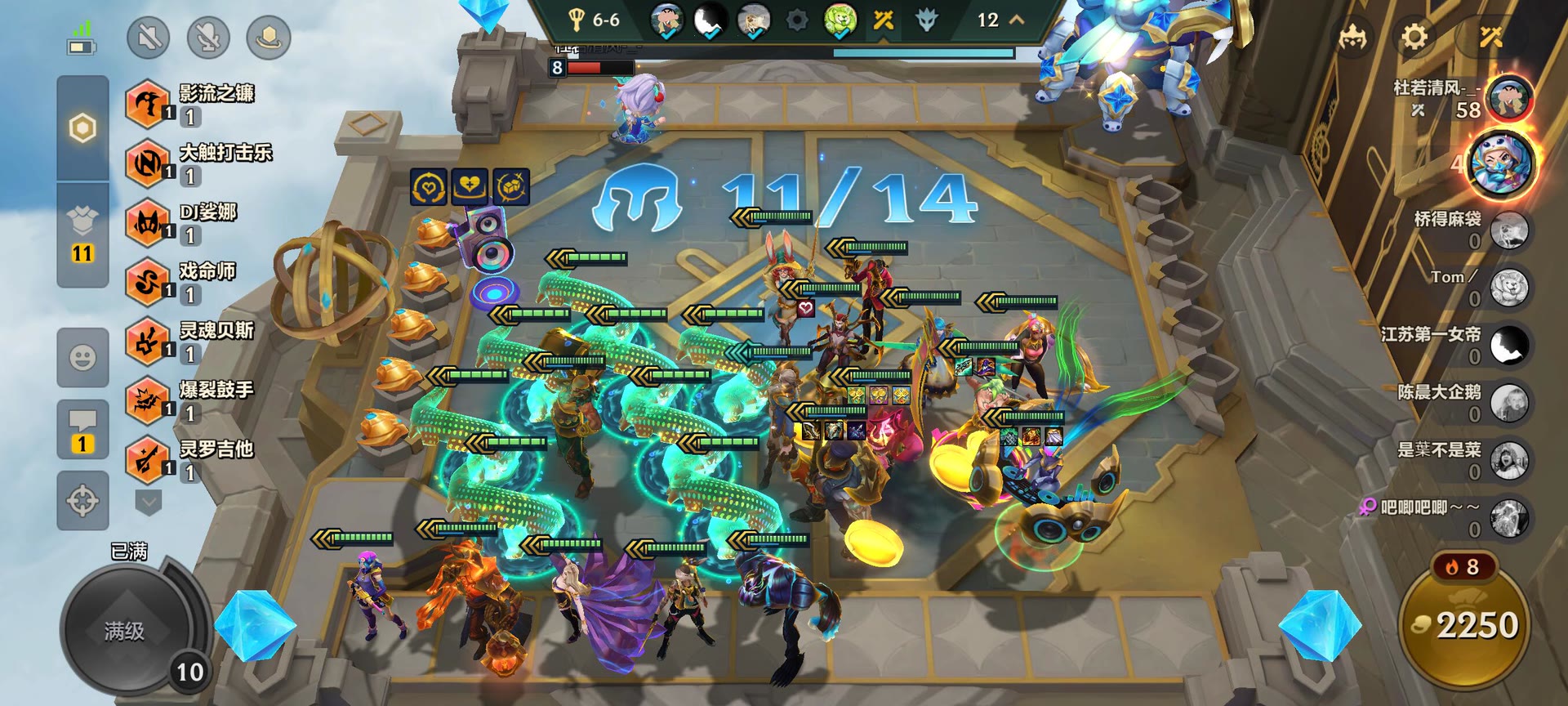Expand the trait list down arrow
Screen dimensions: 1568x706
click(148, 501)
